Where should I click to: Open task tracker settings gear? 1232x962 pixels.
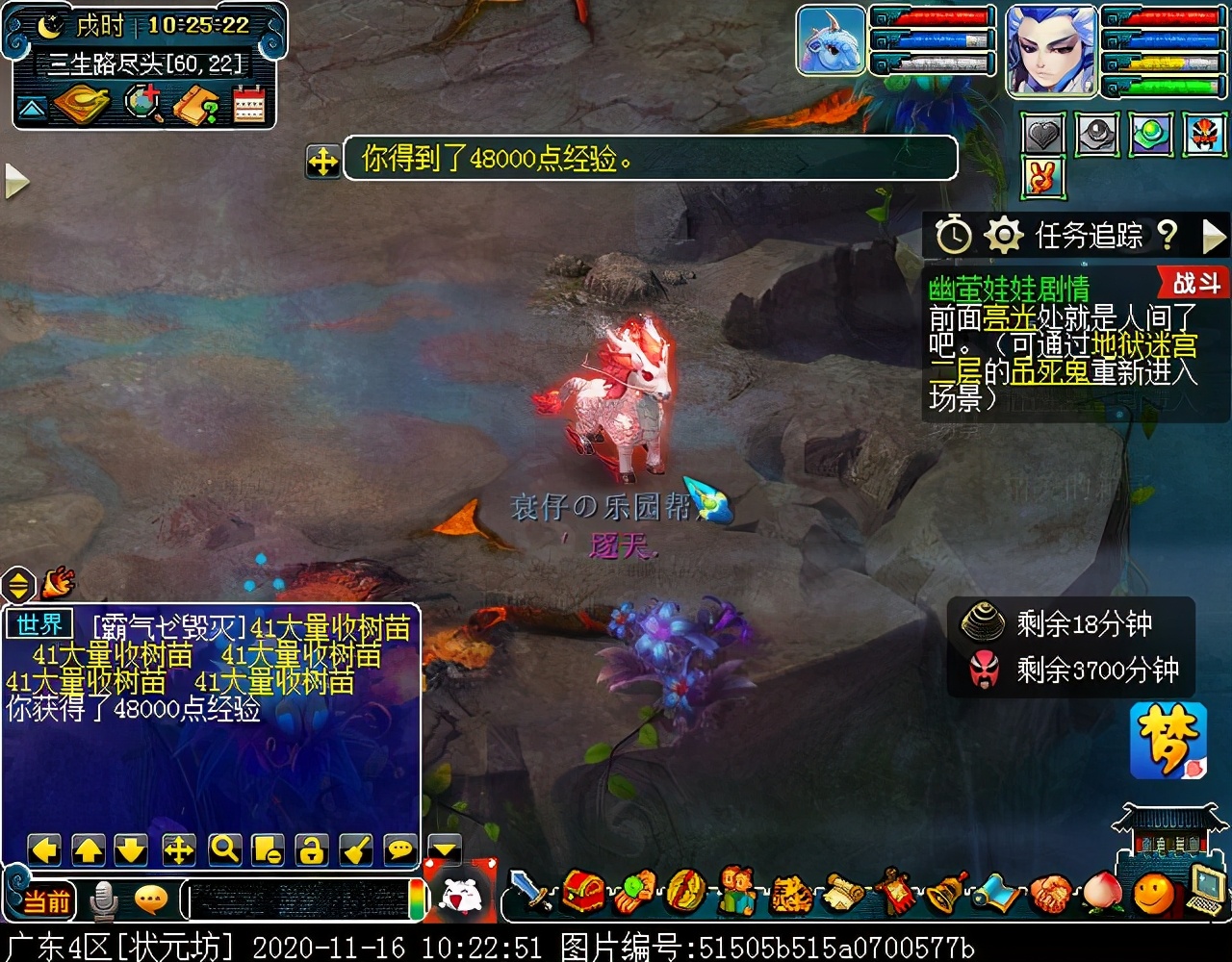coord(1003,235)
